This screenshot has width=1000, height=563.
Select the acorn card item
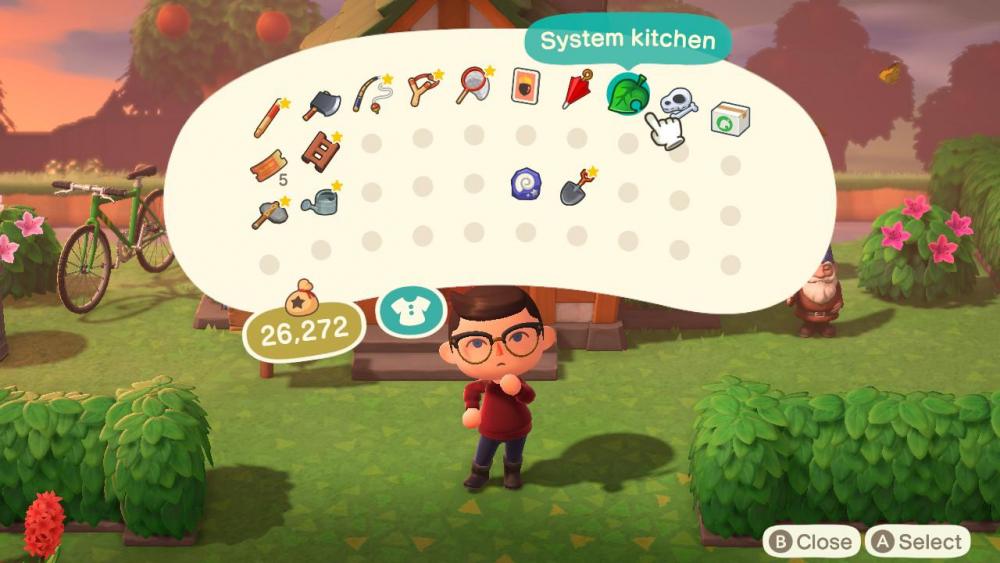pyautogui.click(x=525, y=86)
